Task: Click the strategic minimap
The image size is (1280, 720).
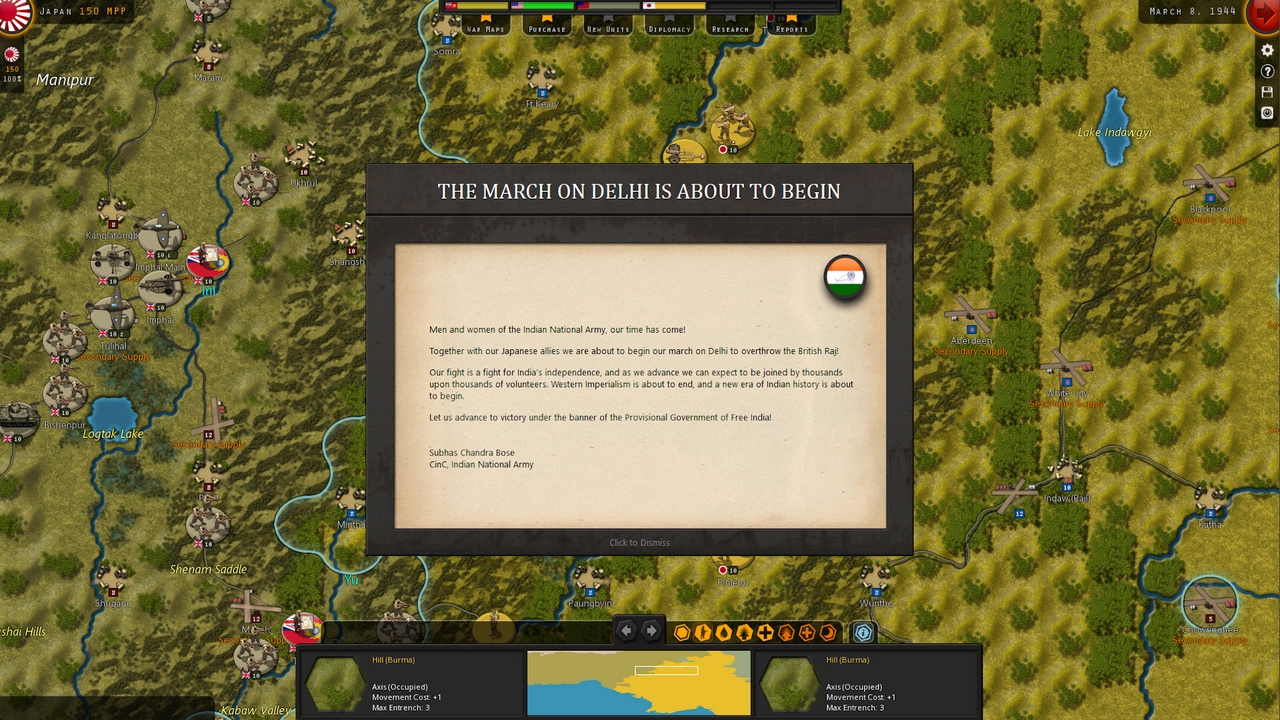Action: click(x=638, y=683)
